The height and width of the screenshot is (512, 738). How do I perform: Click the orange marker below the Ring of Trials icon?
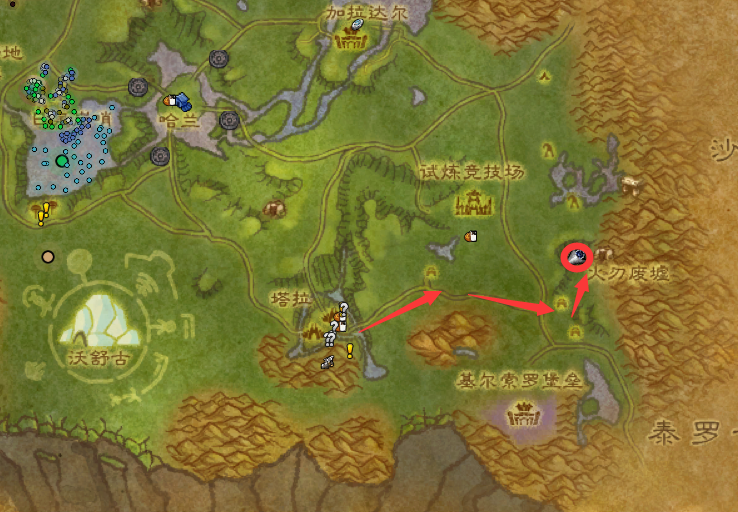pyautogui.click(x=470, y=236)
